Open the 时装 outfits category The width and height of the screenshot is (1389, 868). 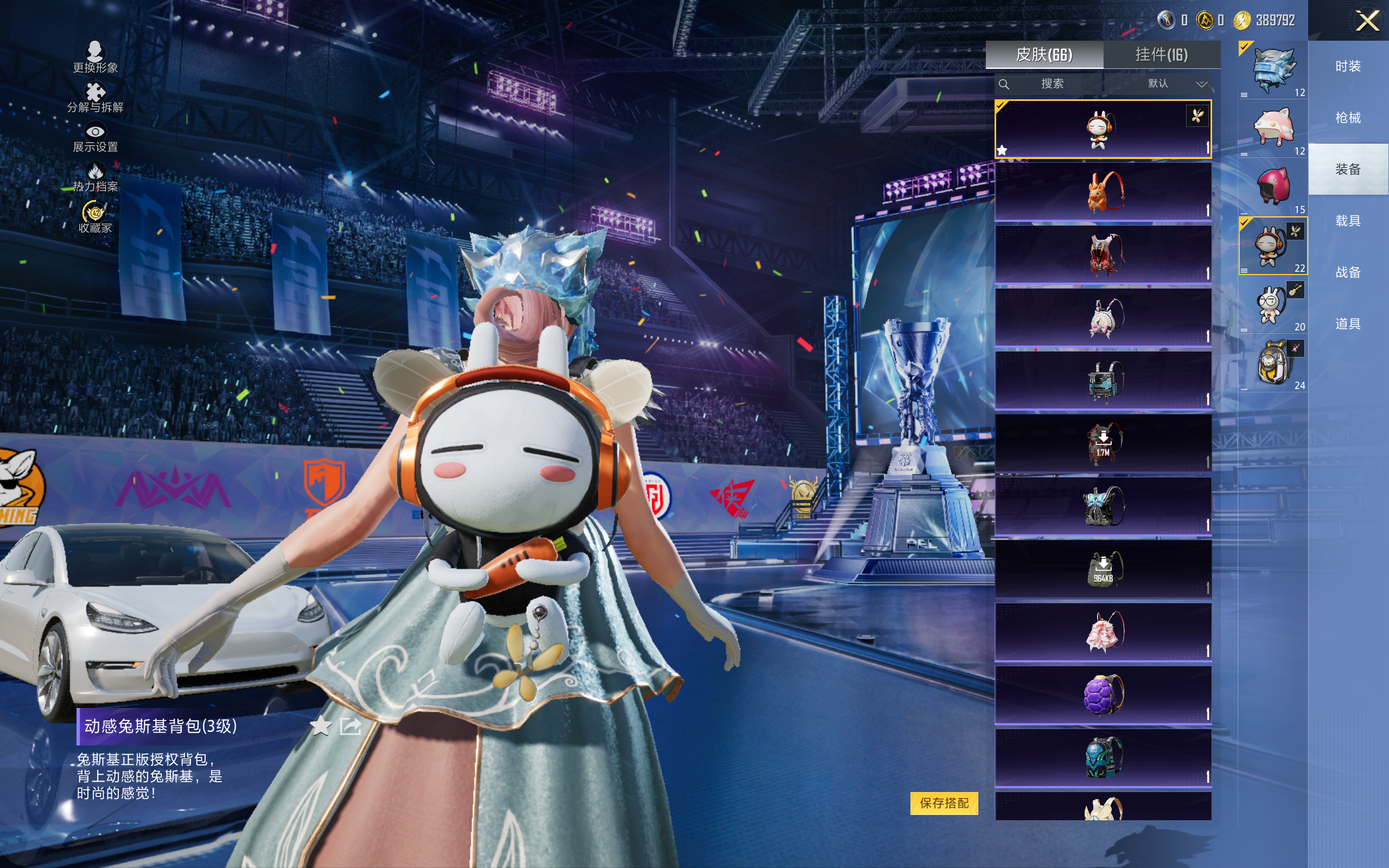point(1348,66)
